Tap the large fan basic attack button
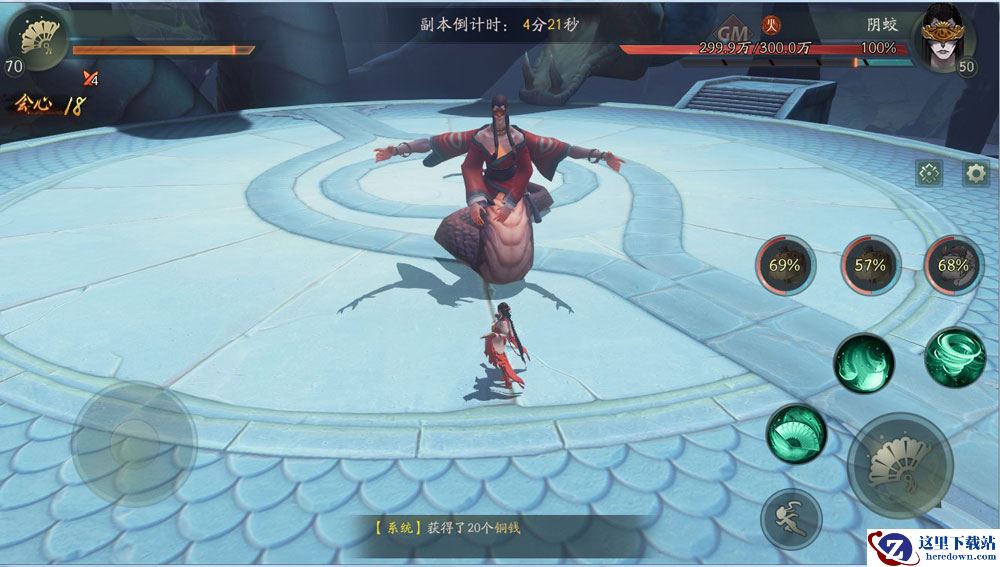Viewport: 1000px width, 567px height. [x=899, y=465]
